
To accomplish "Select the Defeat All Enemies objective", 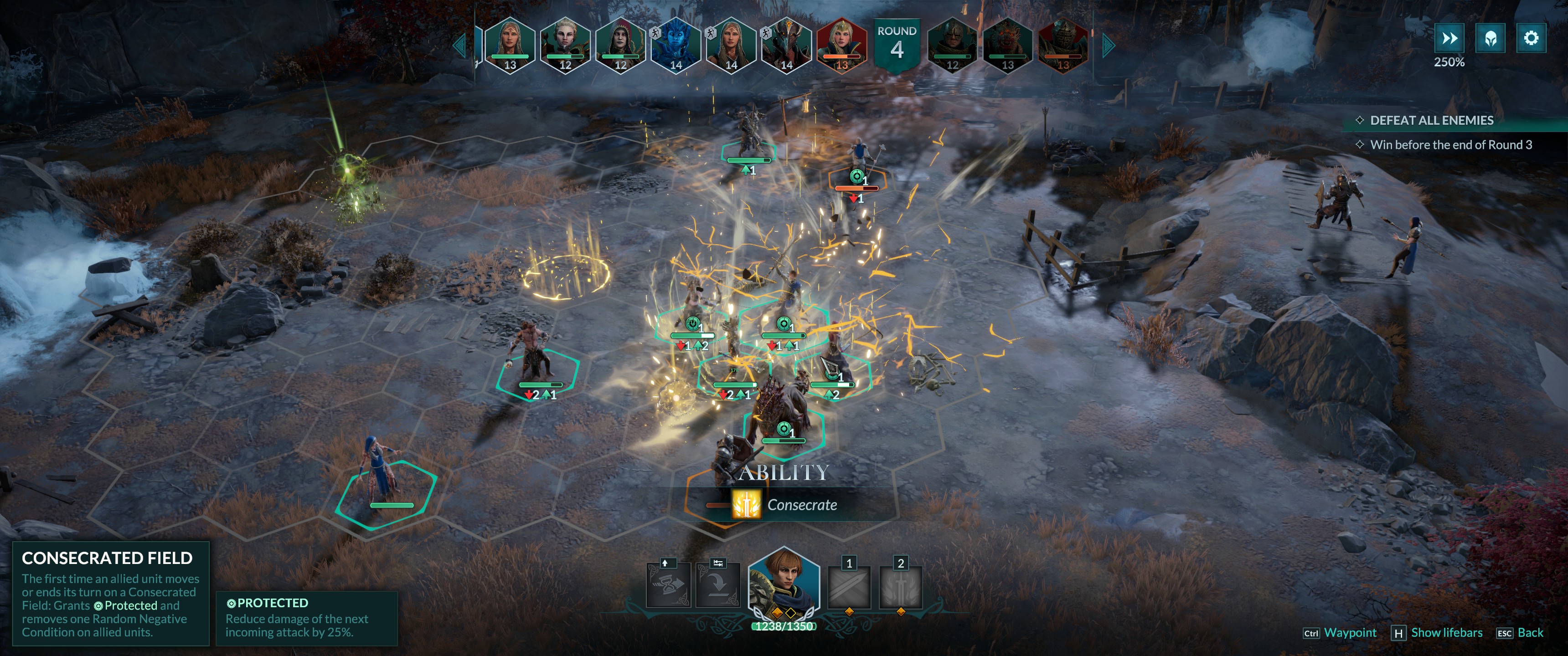I will 1431,120.
